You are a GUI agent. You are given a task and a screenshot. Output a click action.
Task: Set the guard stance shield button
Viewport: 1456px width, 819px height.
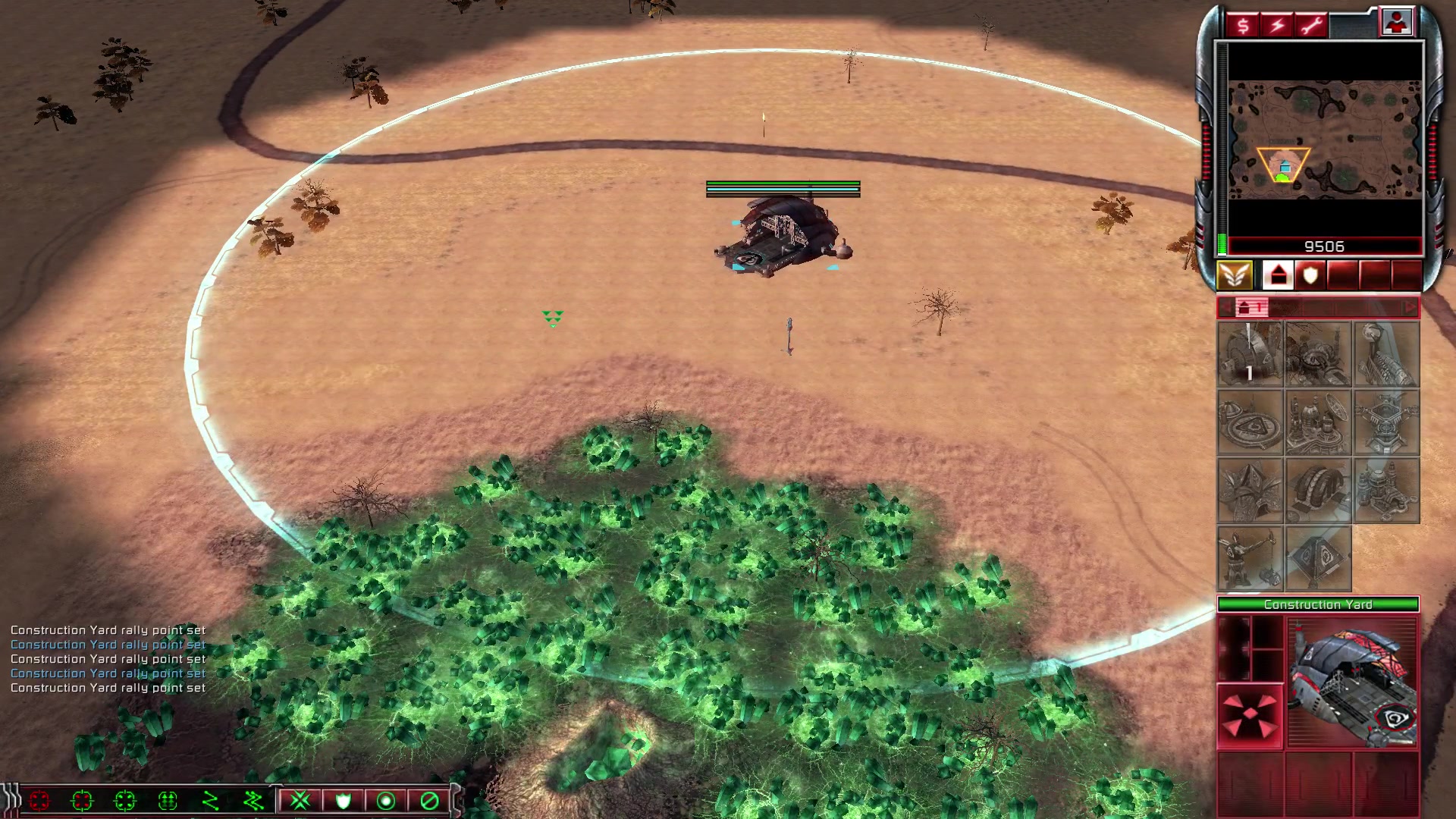click(344, 801)
